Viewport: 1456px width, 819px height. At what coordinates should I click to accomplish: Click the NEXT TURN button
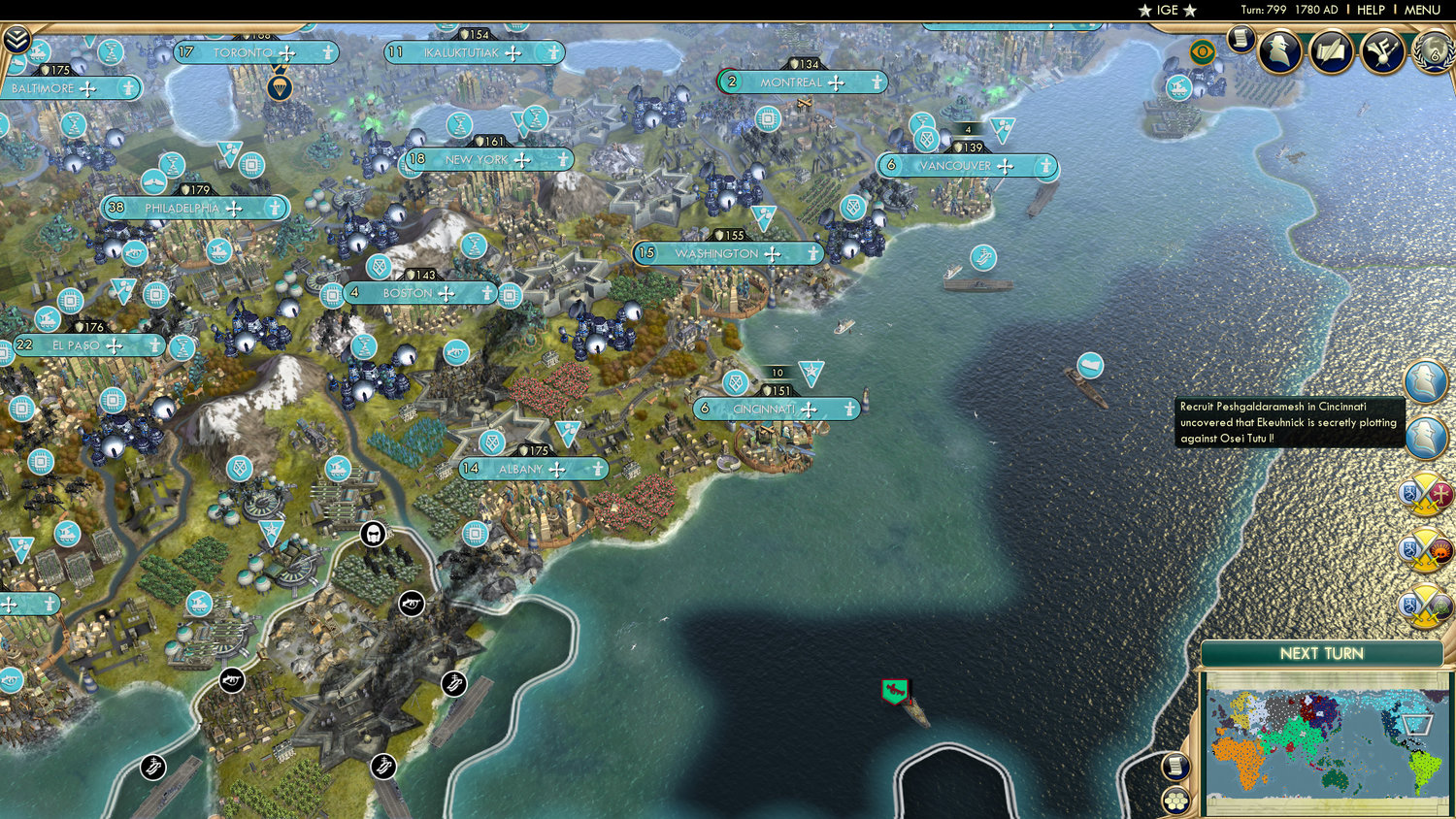click(1323, 655)
